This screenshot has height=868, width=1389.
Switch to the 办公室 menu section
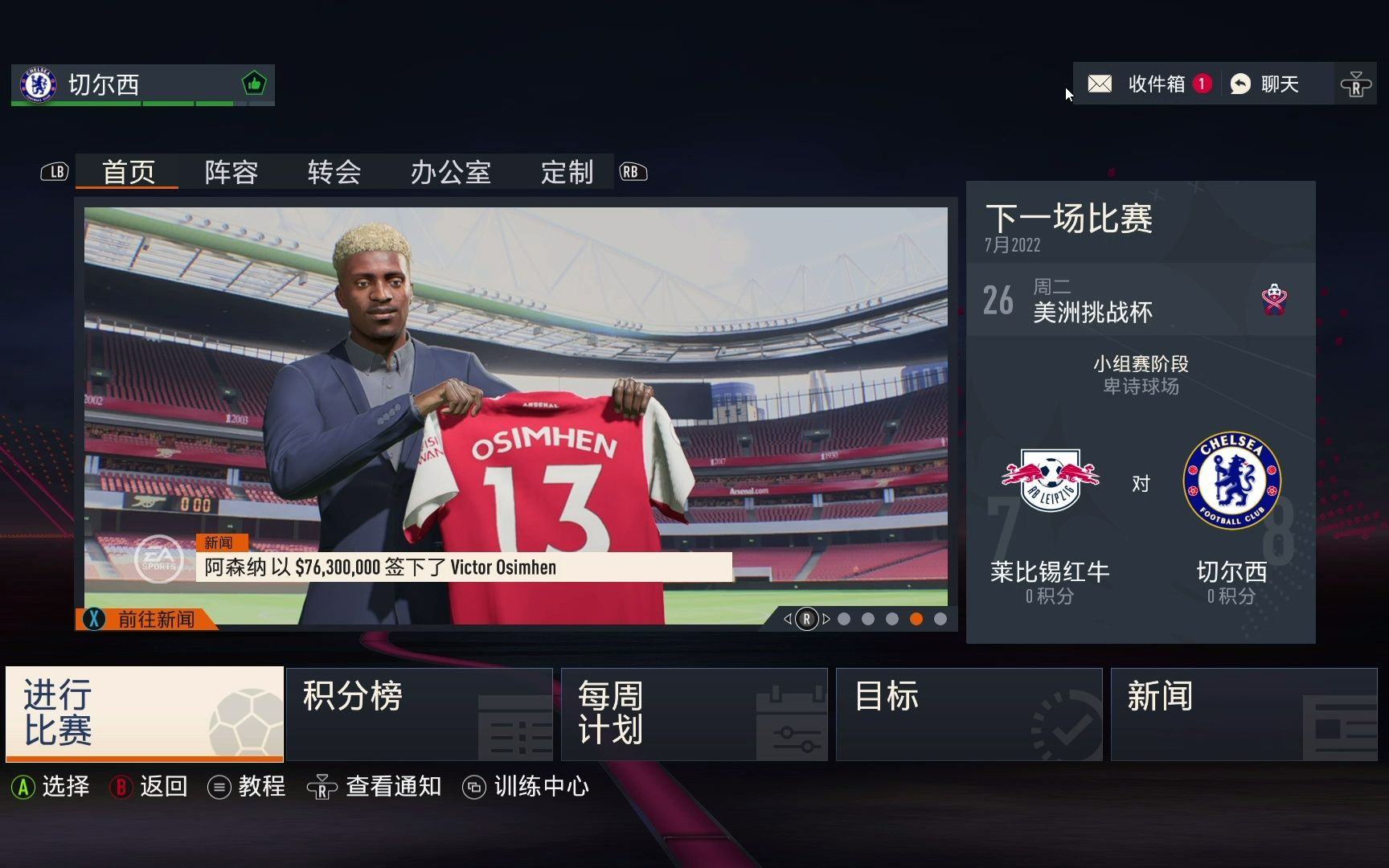(x=451, y=172)
